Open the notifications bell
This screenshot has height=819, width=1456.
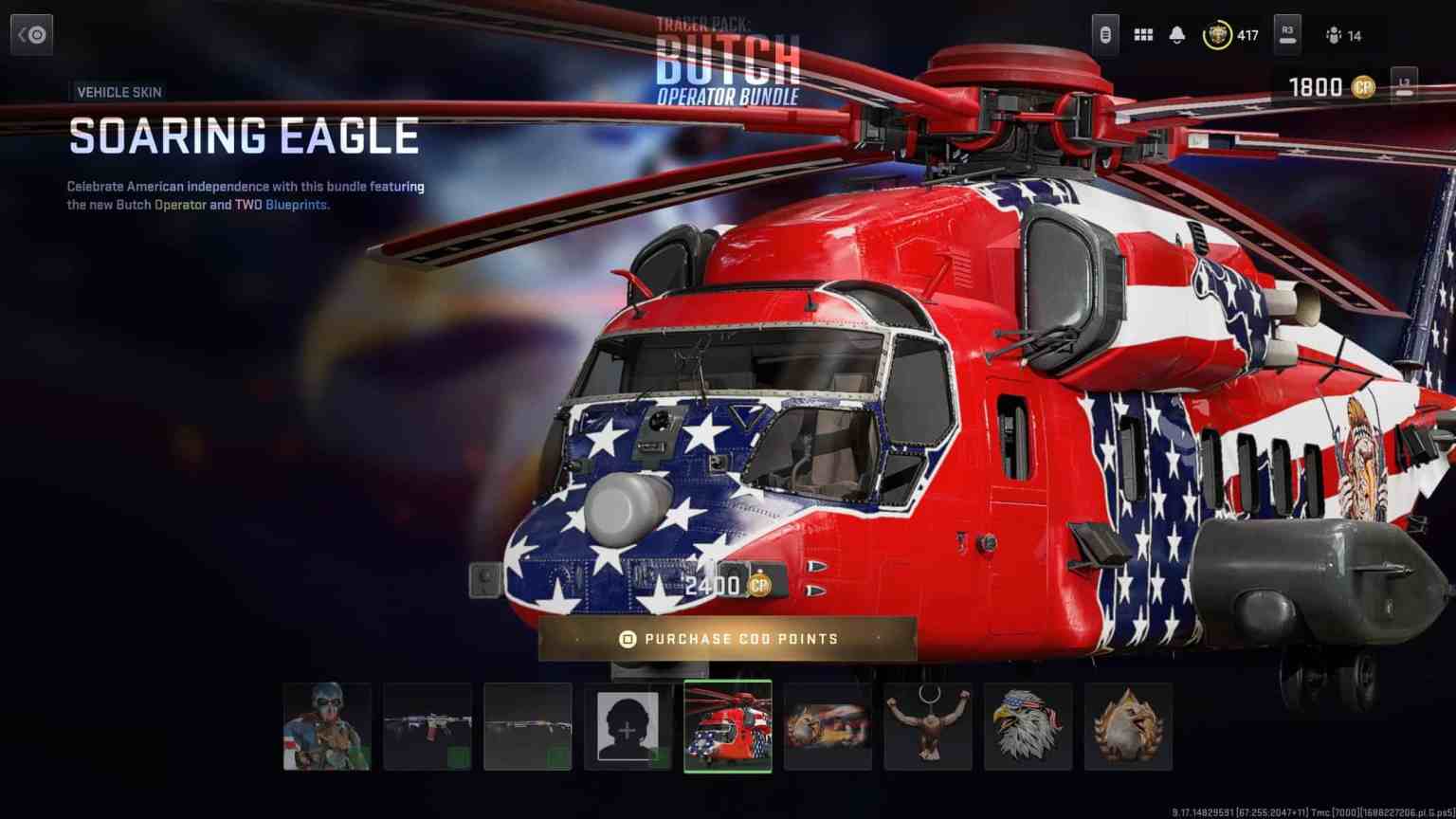pyautogui.click(x=1178, y=34)
